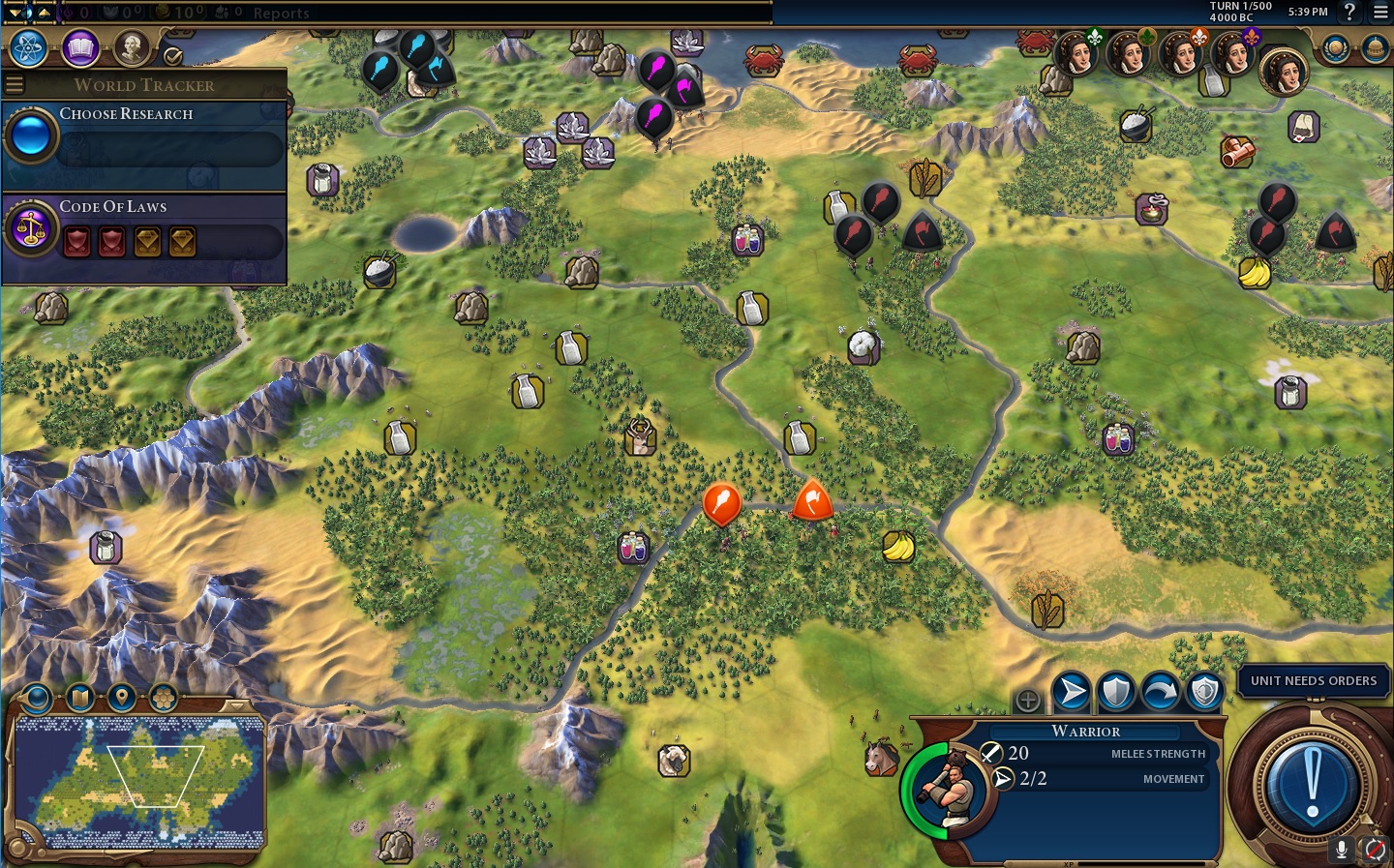Click the Unit Needs Orders button
Viewport: 1394px width, 868px height.
1313,680
